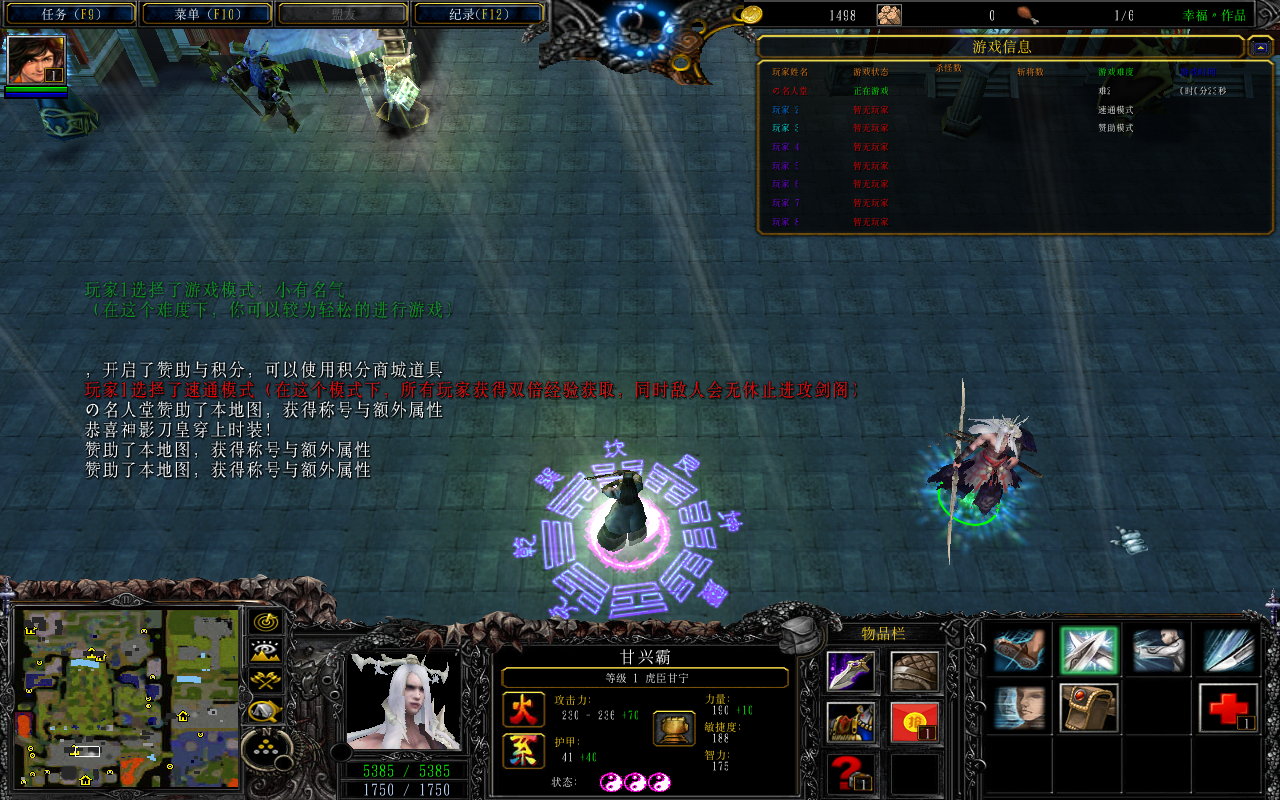Open the 任务 (F9) quests menu
Screen dimensions: 1280x800
tap(72, 15)
